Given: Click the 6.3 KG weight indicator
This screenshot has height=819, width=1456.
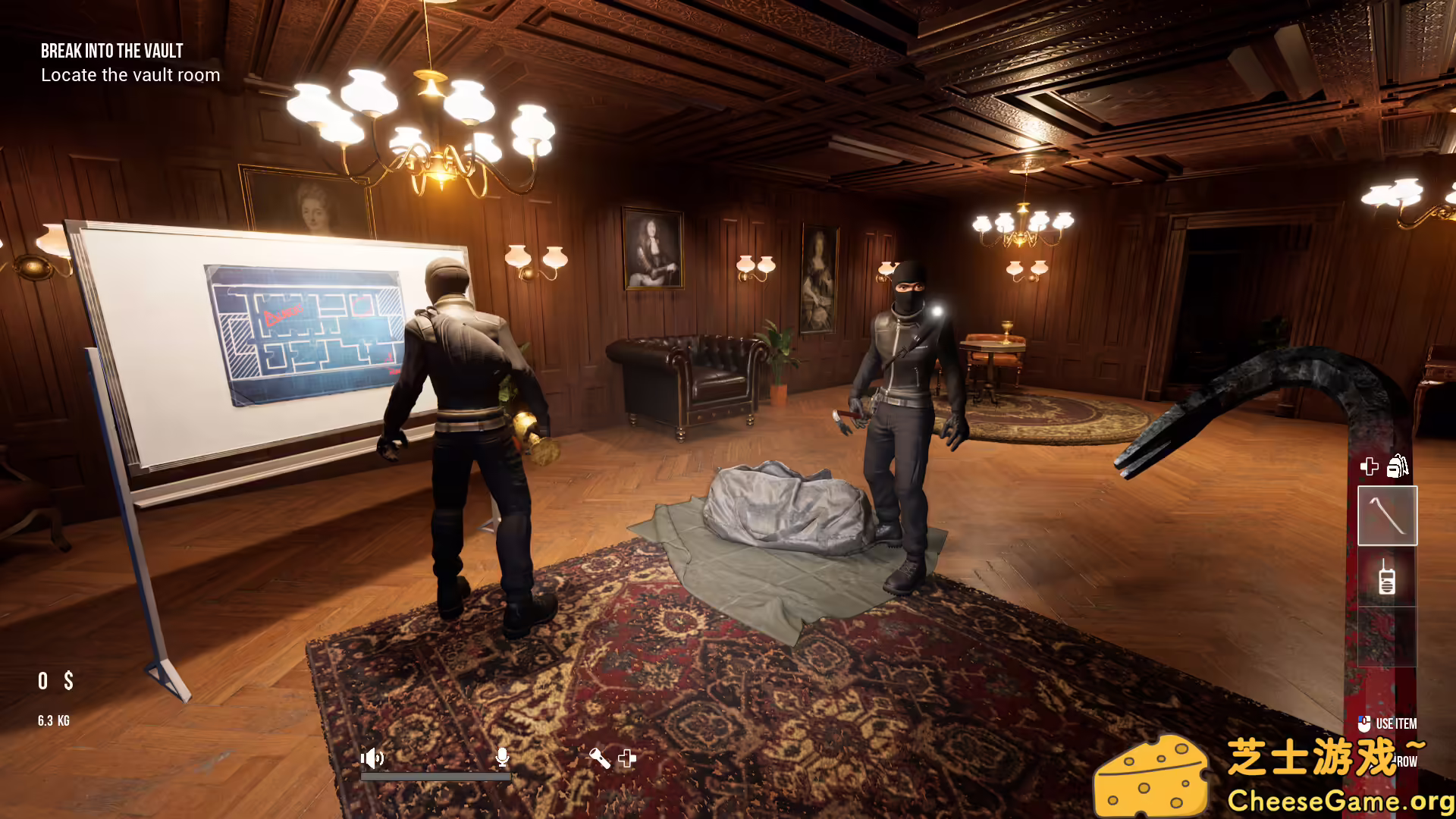Looking at the screenshot, I should click(52, 720).
